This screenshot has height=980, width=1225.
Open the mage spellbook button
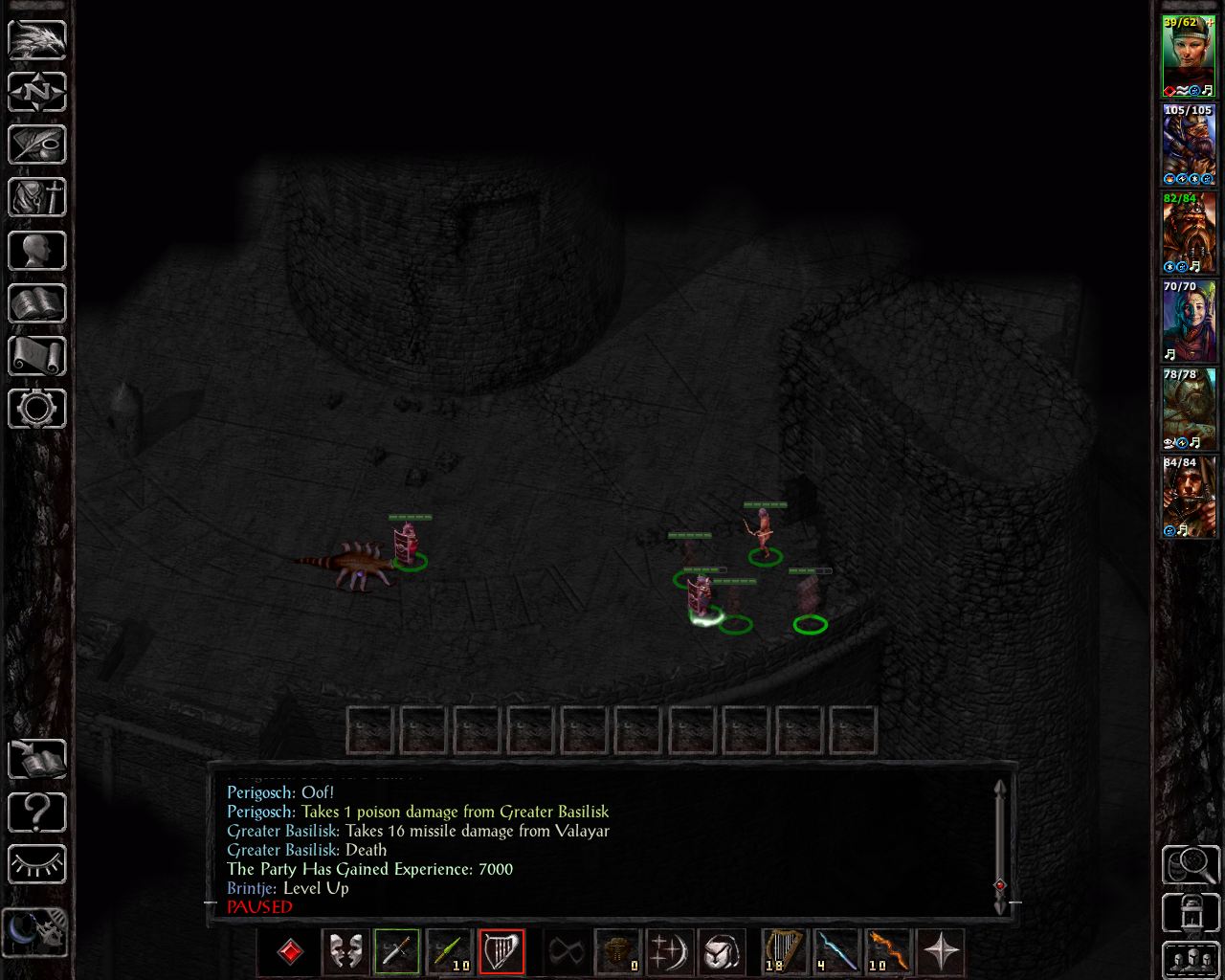37,303
